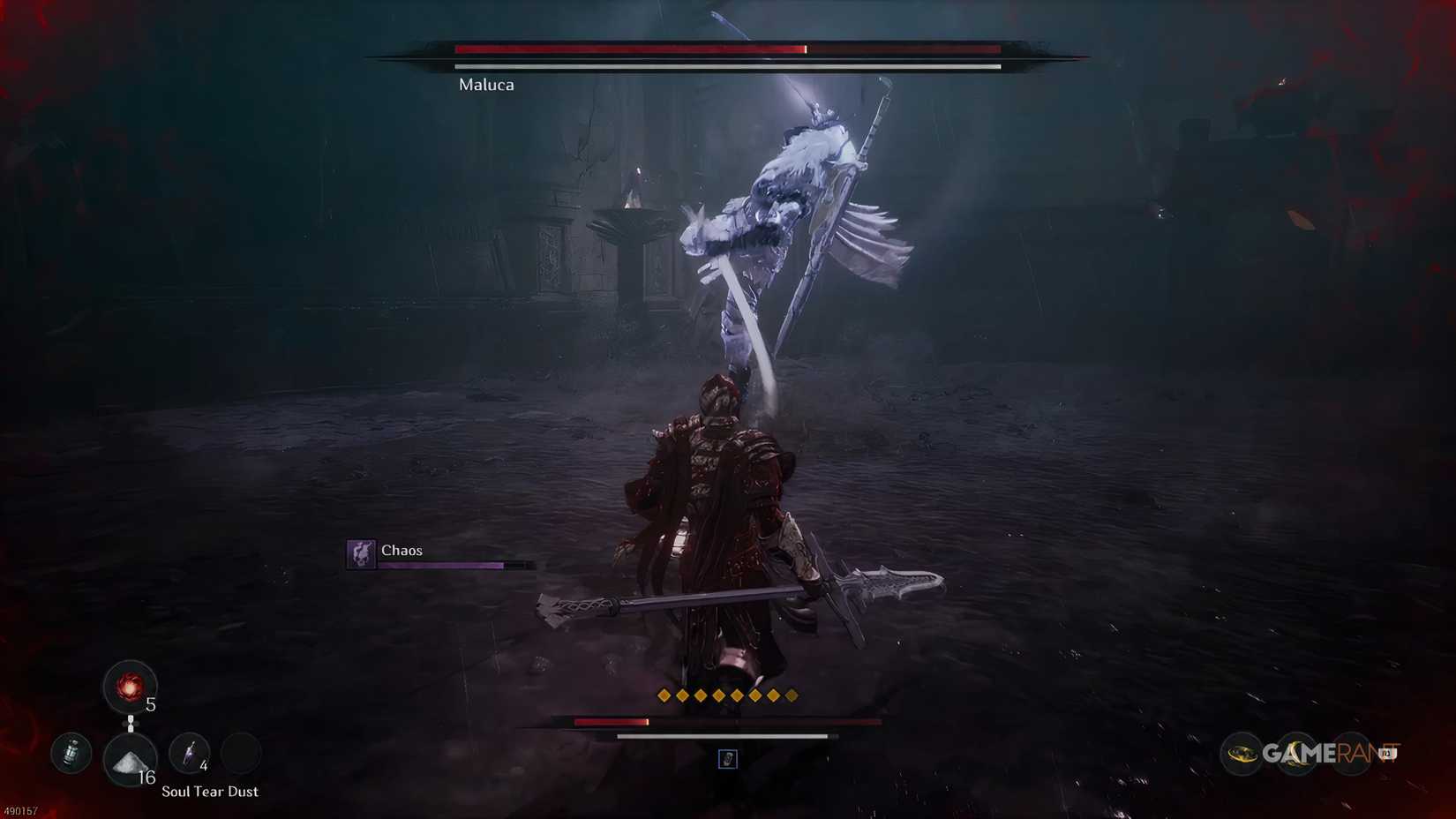
Task: Click the GameRant logo emblem
Action: pos(1243,754)
